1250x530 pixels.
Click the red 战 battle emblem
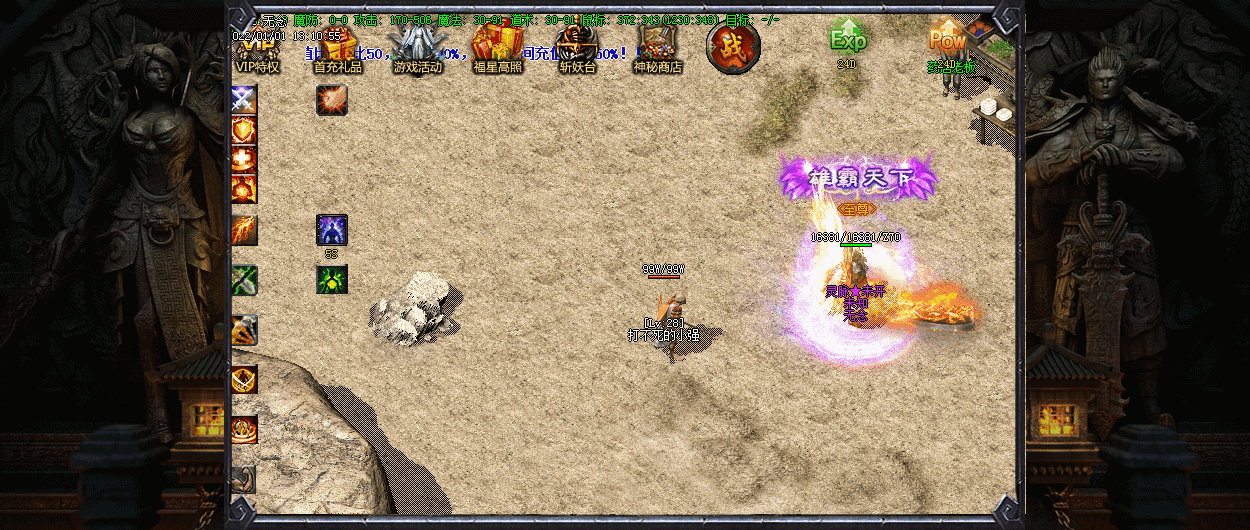point(733,47)
